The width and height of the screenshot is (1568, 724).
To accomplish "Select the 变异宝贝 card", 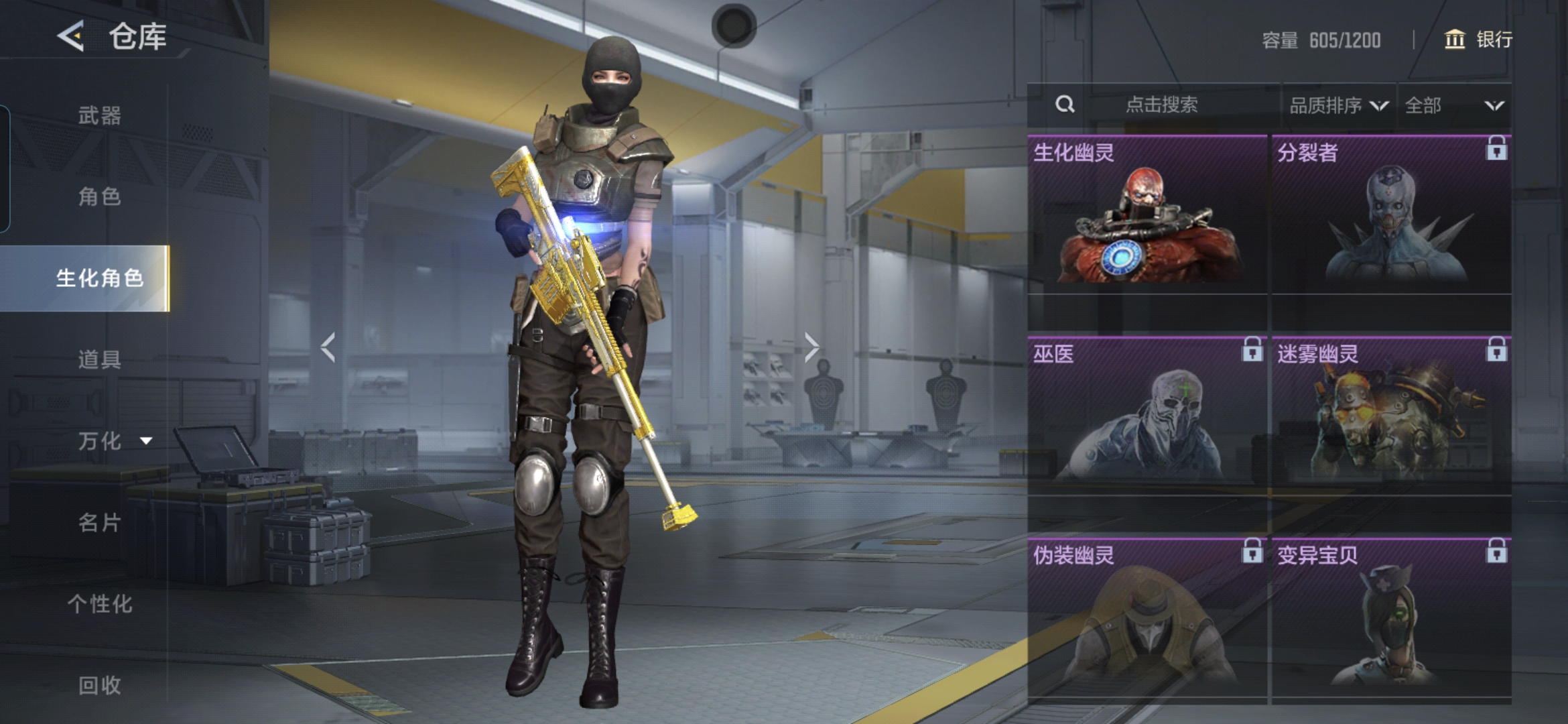I will 1391,618.
